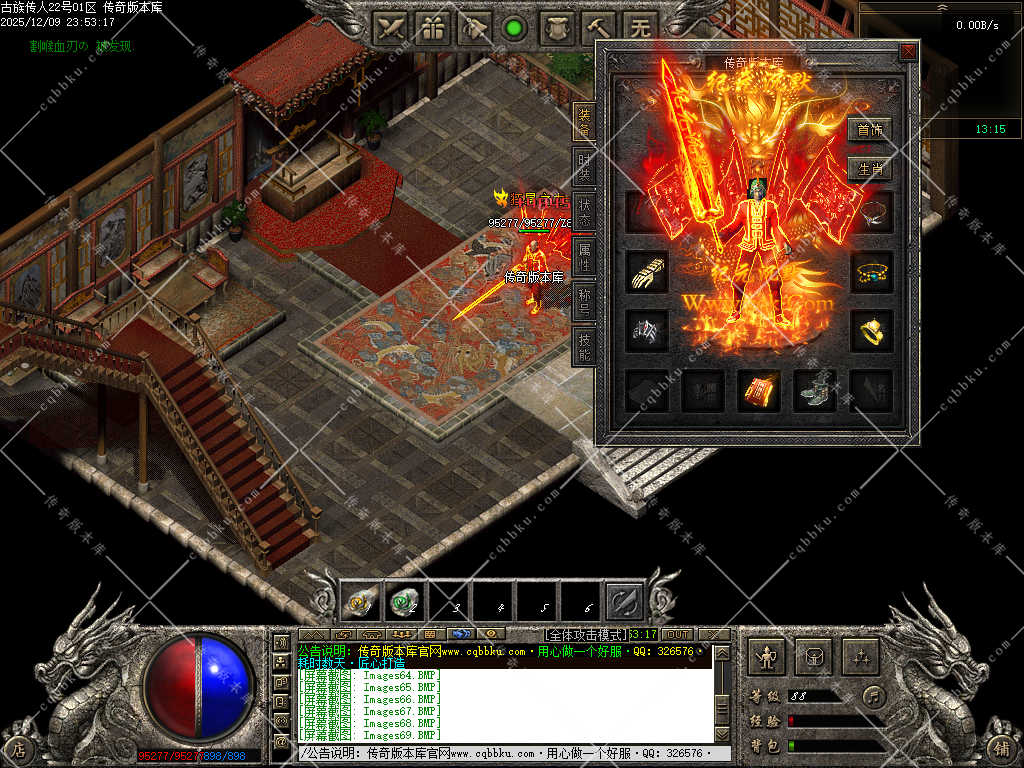This screenshot has height=768, width=1024.
Task: Open the 生肖 zodiac button
Action: tap(869, 169)
